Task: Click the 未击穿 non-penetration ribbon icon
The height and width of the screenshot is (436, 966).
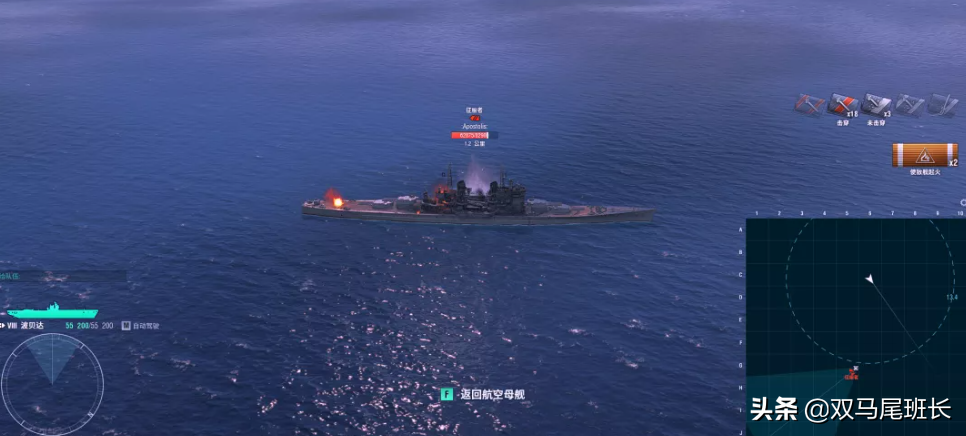Action: [876, 105]
